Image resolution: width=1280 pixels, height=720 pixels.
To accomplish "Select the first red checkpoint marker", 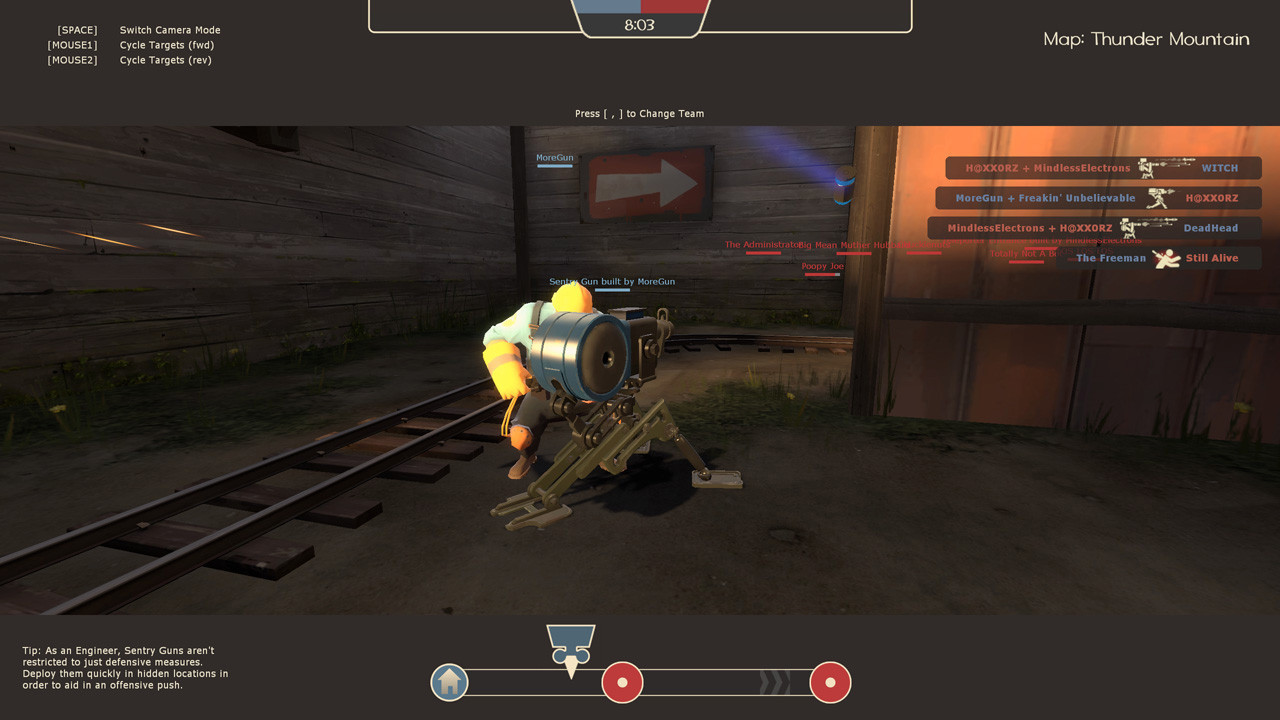I will [x=622, y=682].
